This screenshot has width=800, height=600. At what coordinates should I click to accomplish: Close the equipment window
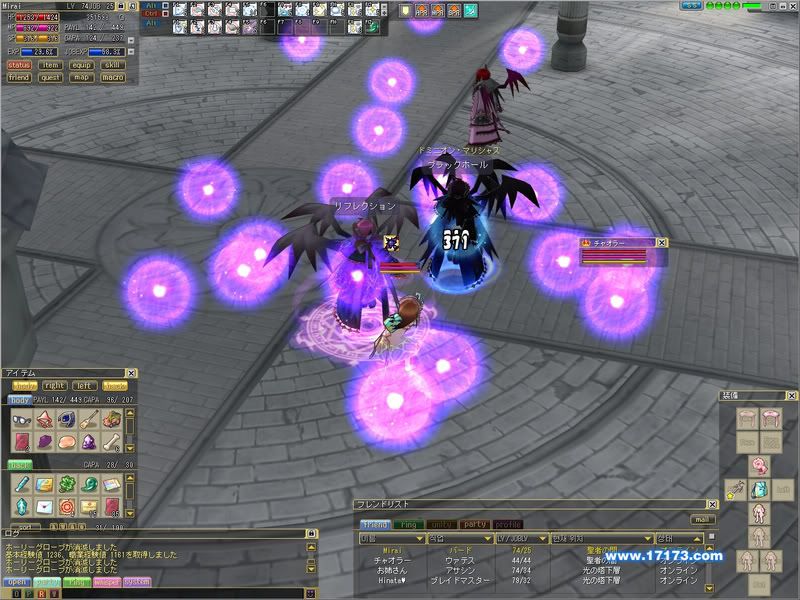(792, 396)
